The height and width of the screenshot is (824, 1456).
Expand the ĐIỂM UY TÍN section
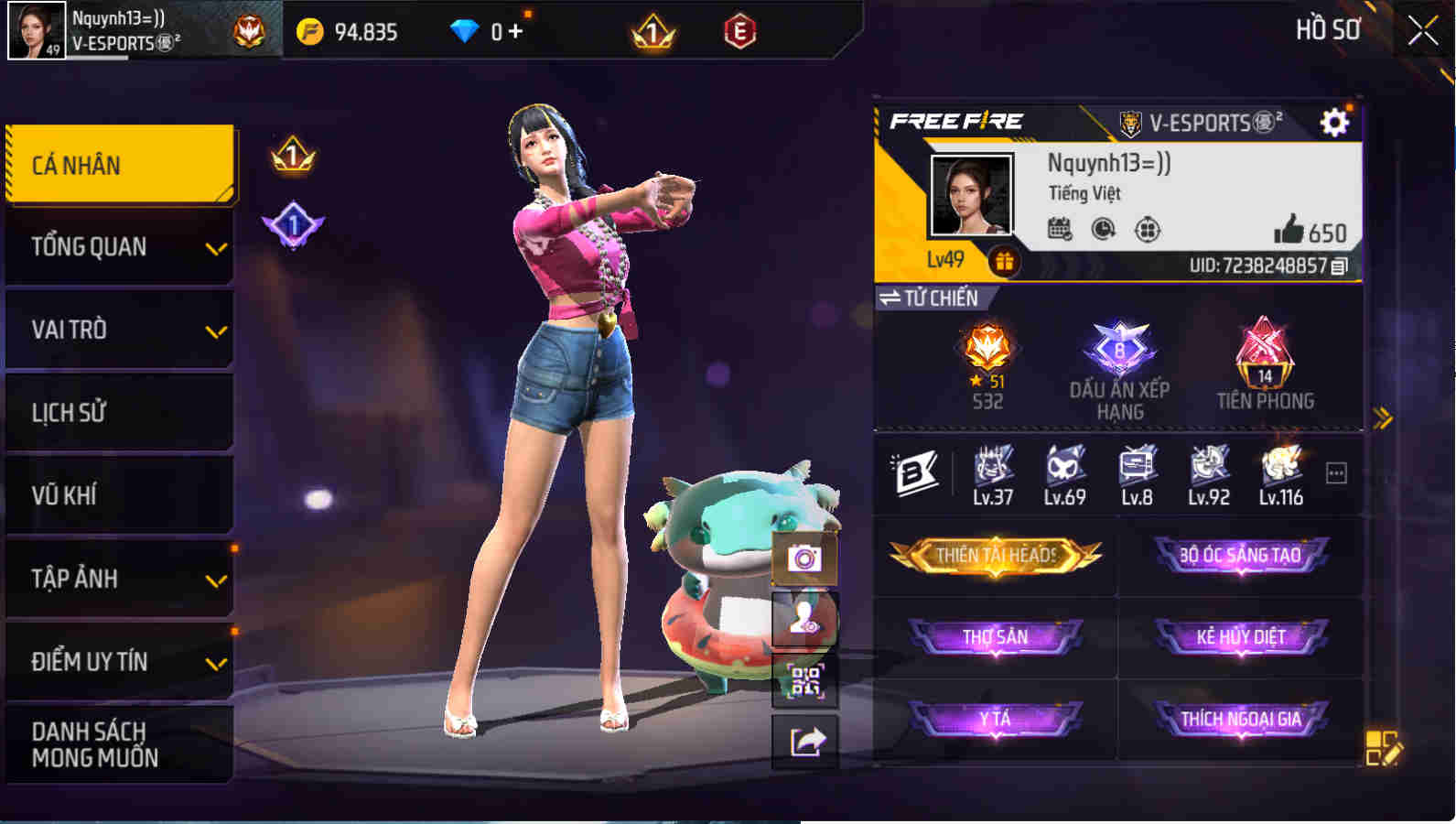[x=217, y=661]
